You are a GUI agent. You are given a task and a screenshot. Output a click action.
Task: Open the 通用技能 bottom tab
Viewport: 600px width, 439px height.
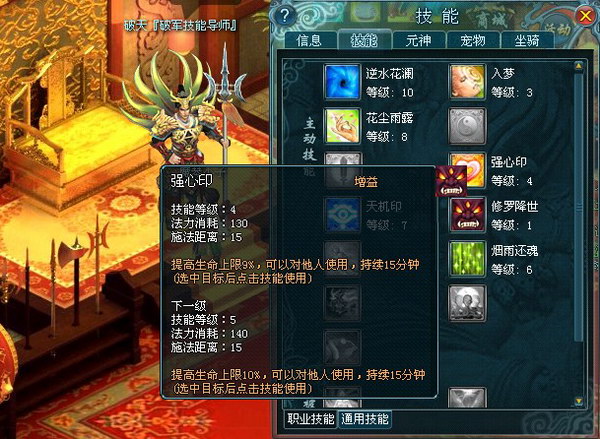pyautogui.click(x=365, y=419)
